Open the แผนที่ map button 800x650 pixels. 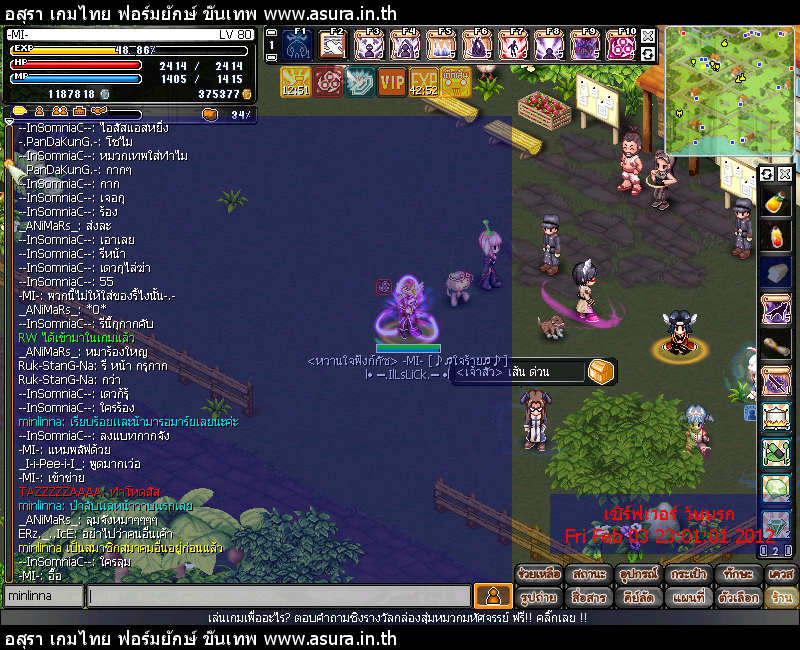coord(688,597)
